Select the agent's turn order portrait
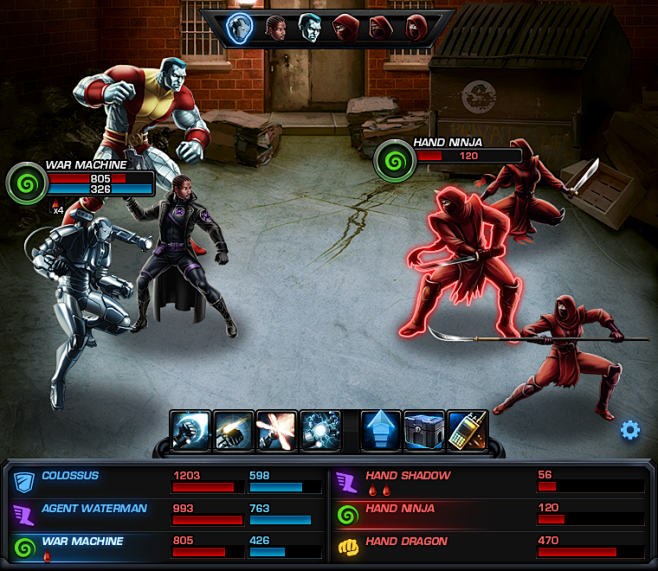The height and width of the screenshot is (571, 658). 276,27
